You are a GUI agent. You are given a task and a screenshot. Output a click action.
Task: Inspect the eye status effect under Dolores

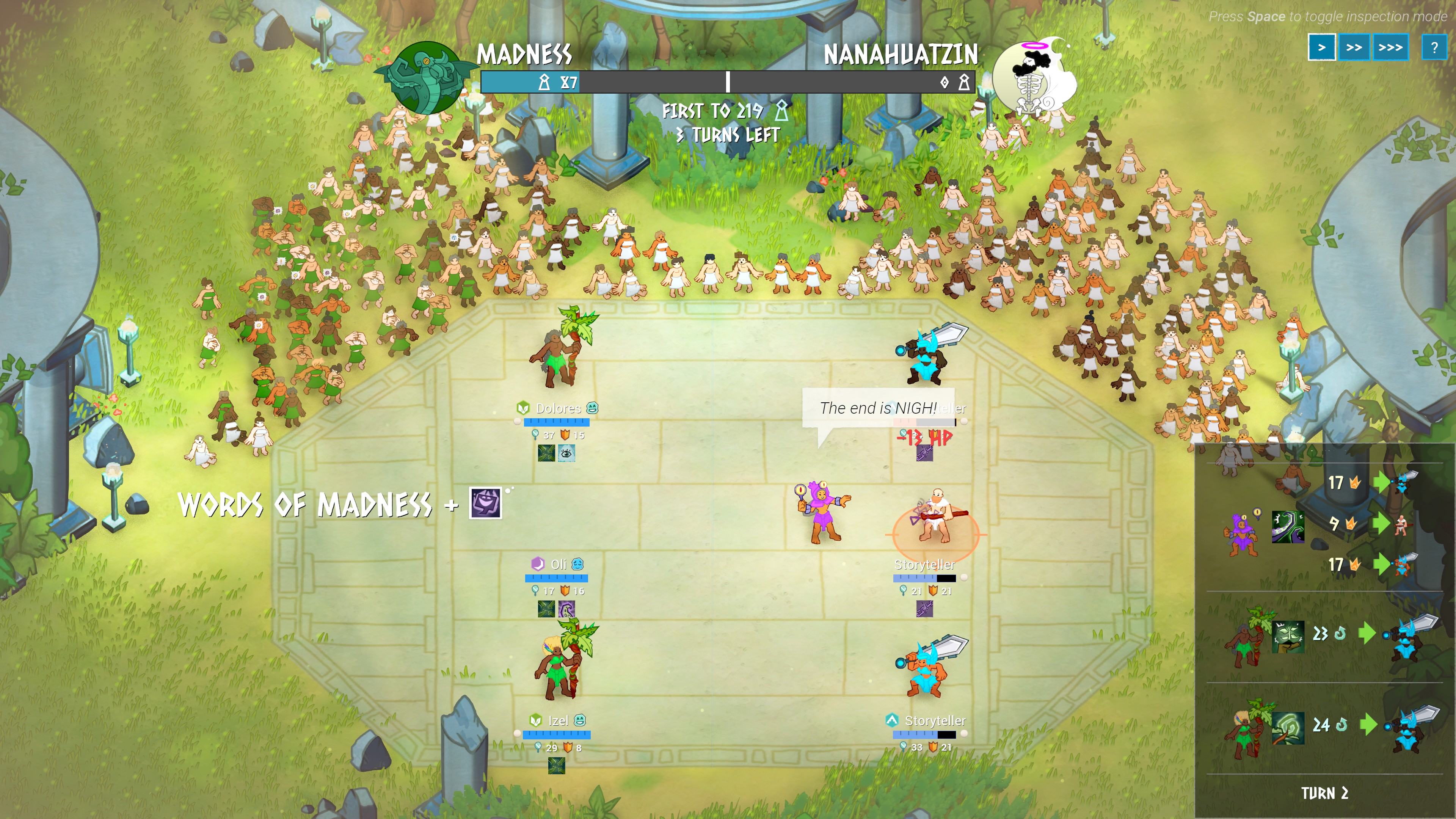pos(566,453)
